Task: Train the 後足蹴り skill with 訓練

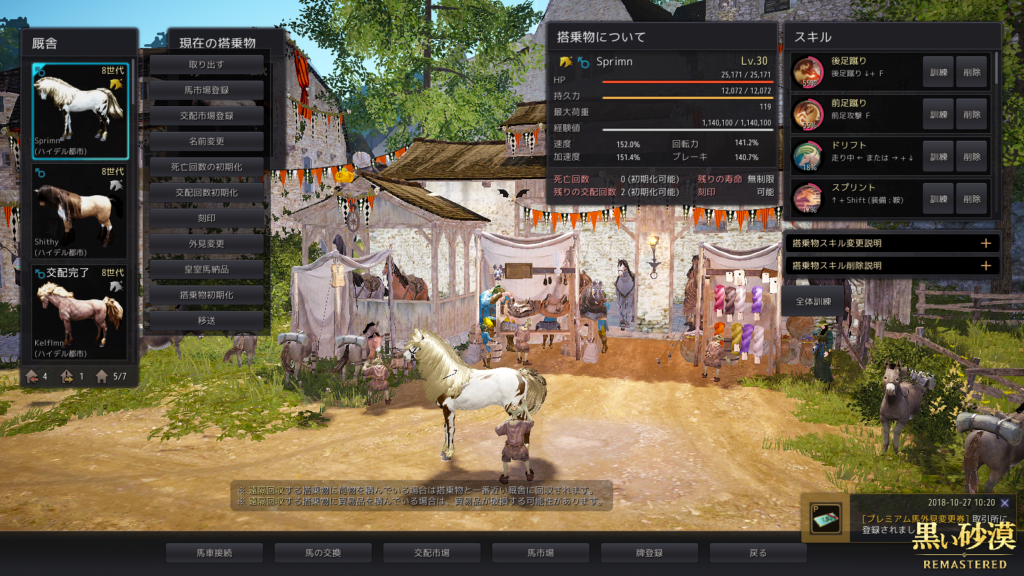Action: point(938,72)
